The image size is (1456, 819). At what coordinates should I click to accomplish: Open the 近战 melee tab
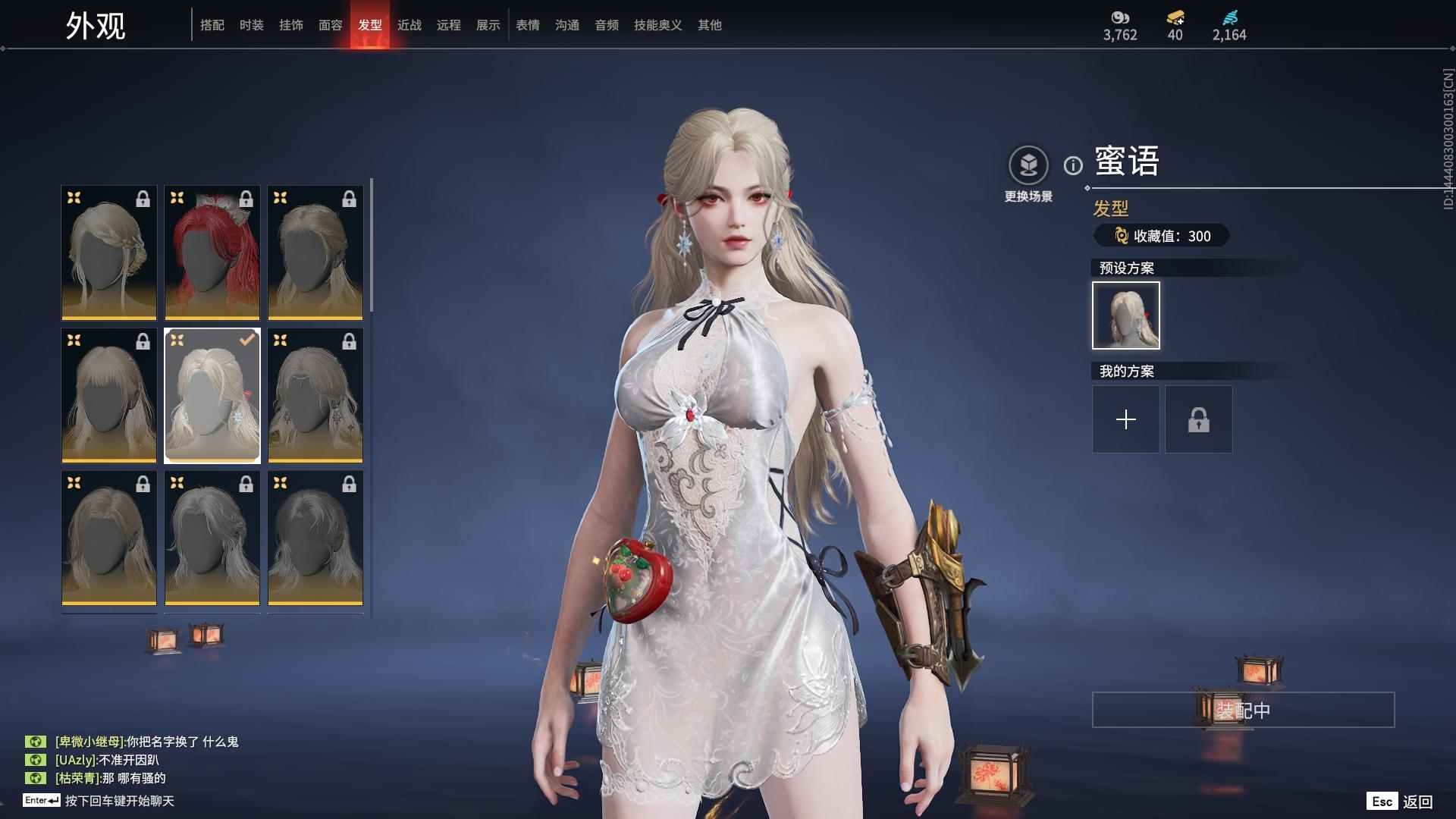(409, 25)
